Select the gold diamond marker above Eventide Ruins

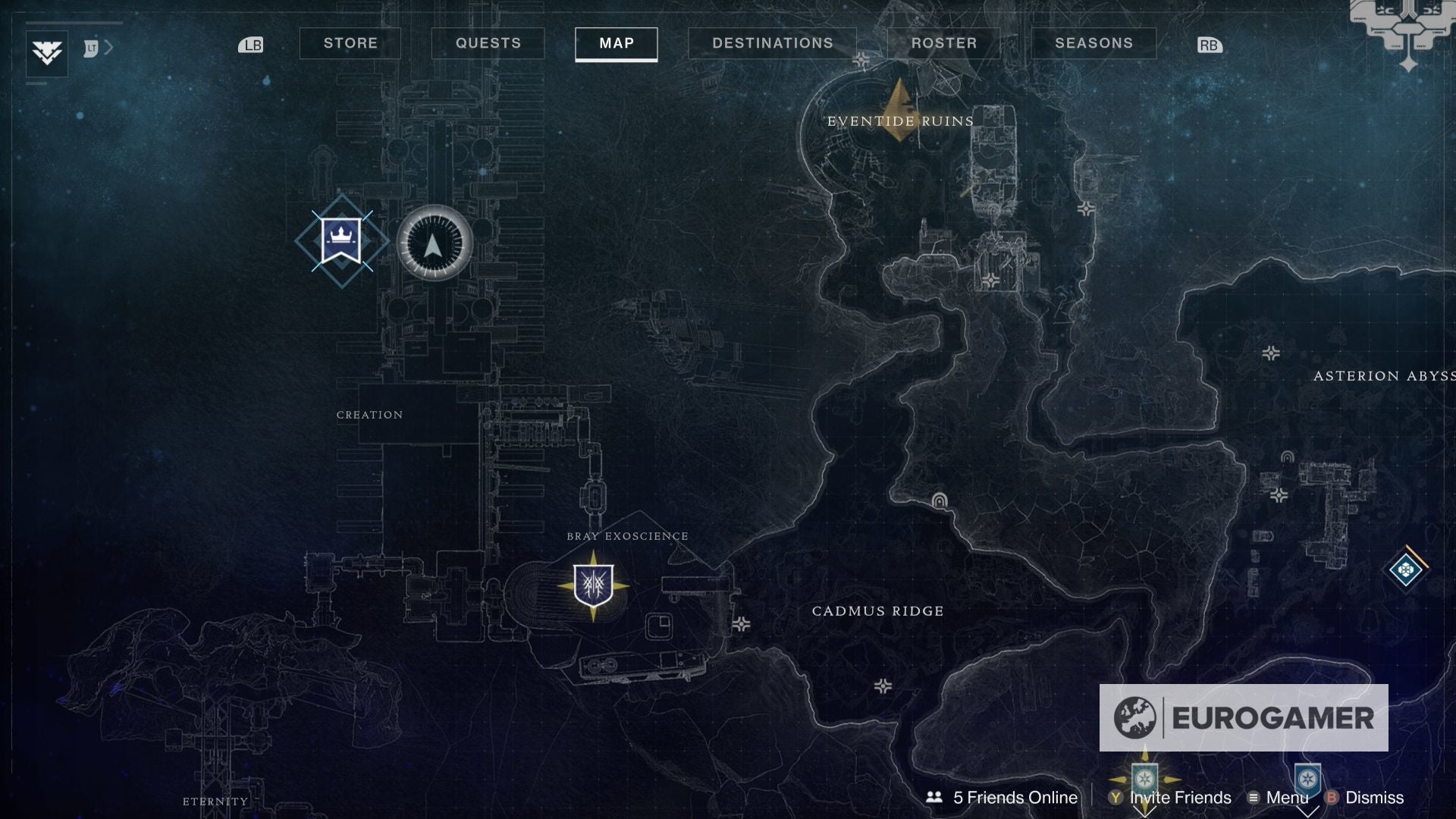coord(899,110)
